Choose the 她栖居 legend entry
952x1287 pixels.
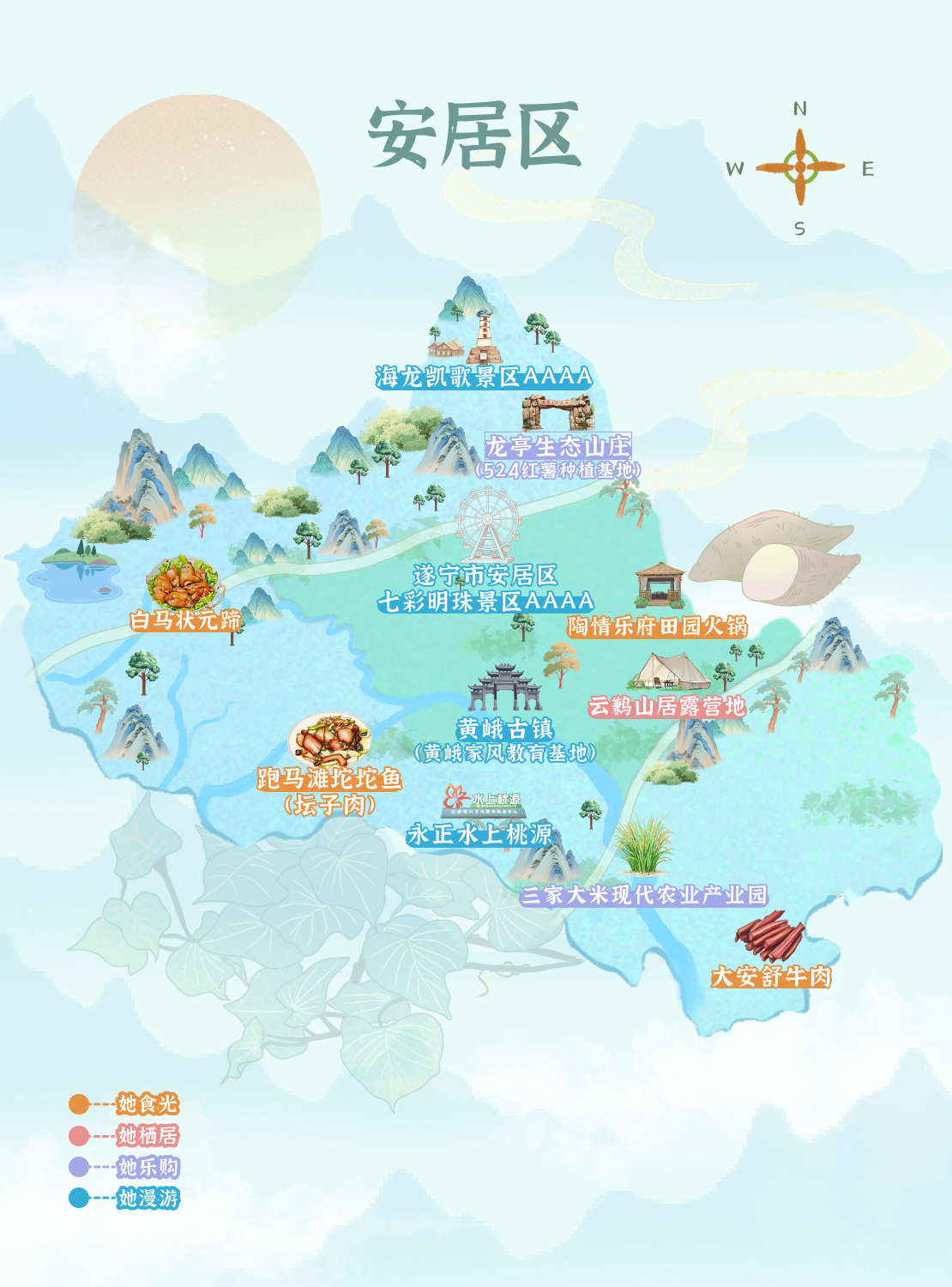point(148,1136)
